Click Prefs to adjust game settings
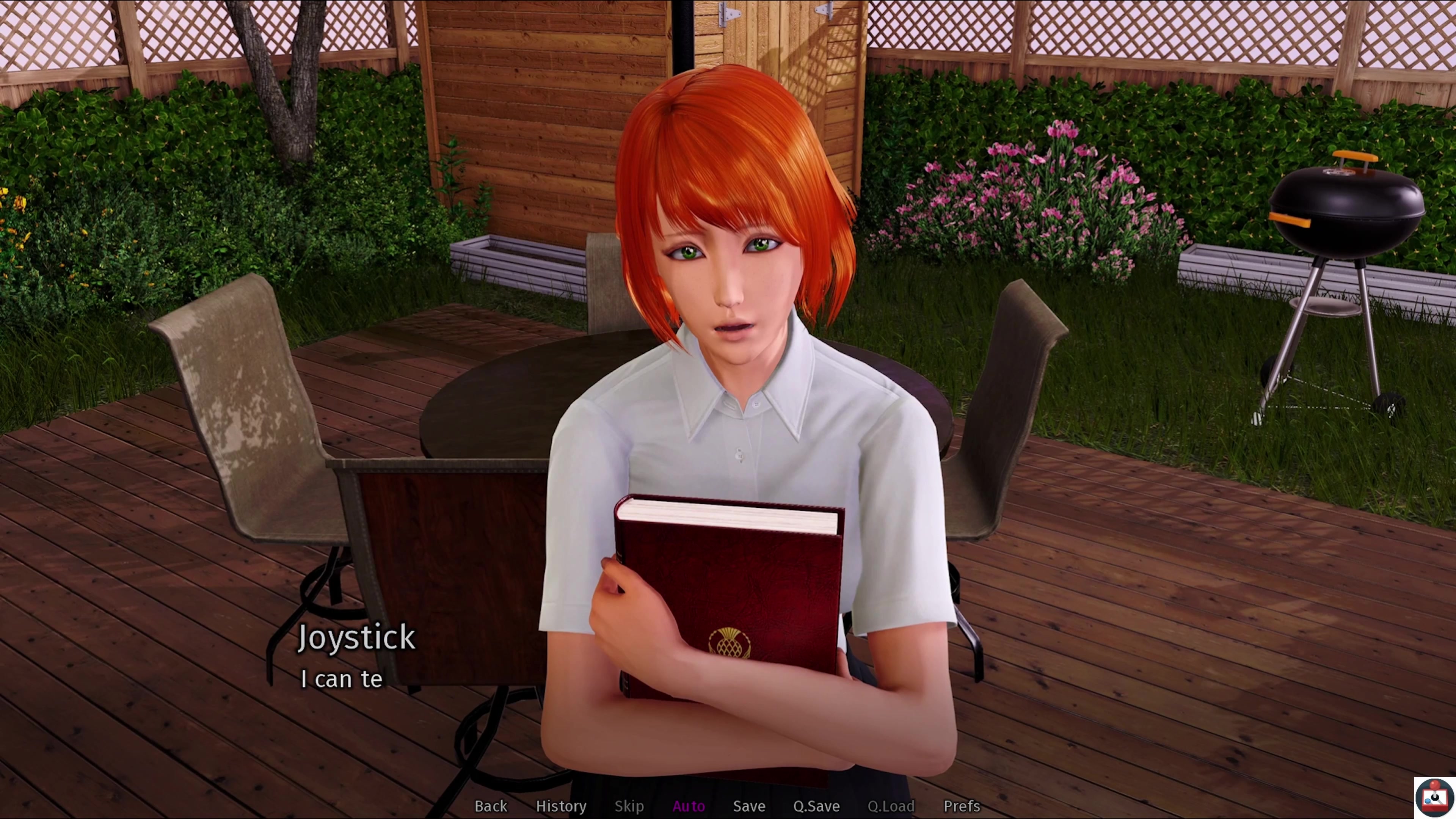The image size is (1456, 819). coord(962,806)
